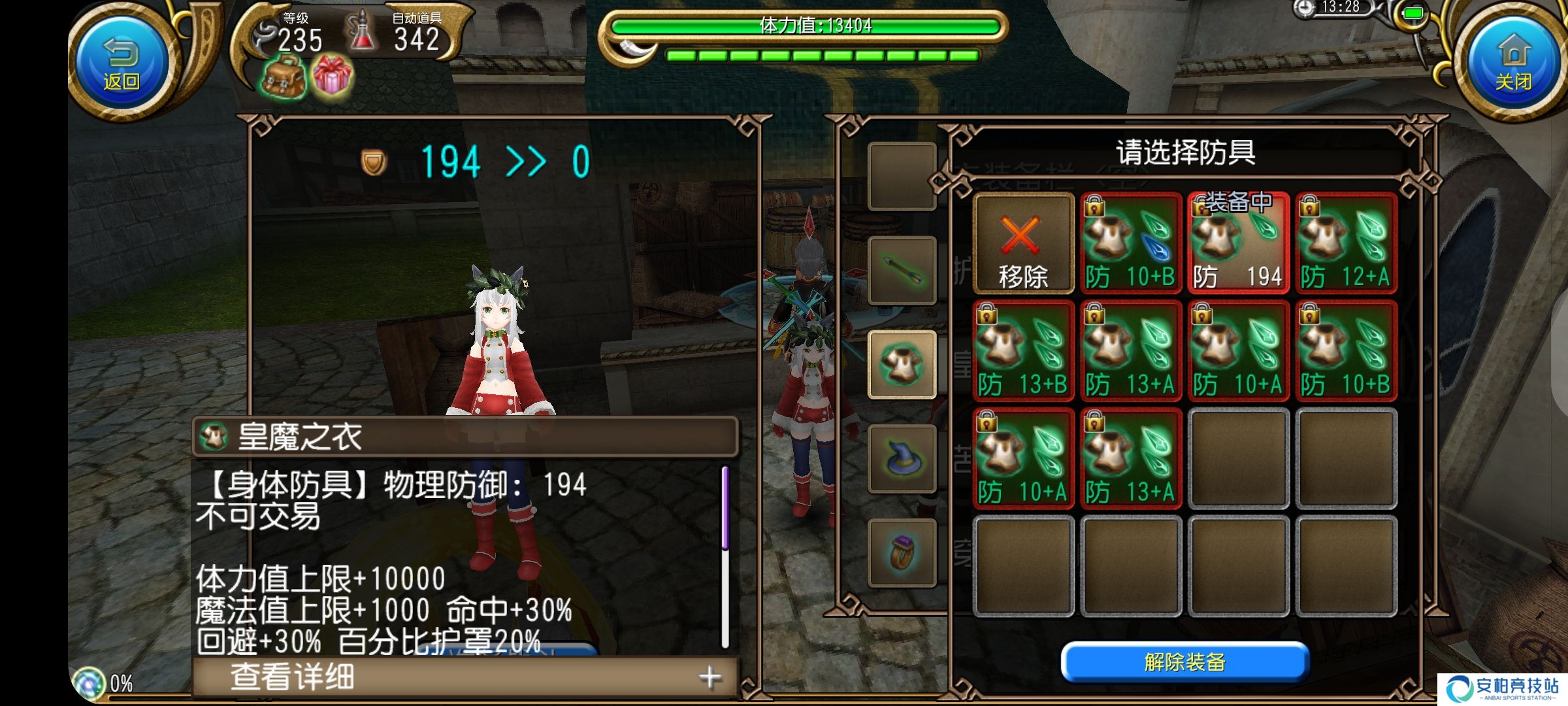Open the ring accessory equipment slot
The height and width of the screenshot is (706, 1568).
tap(902, 552)
